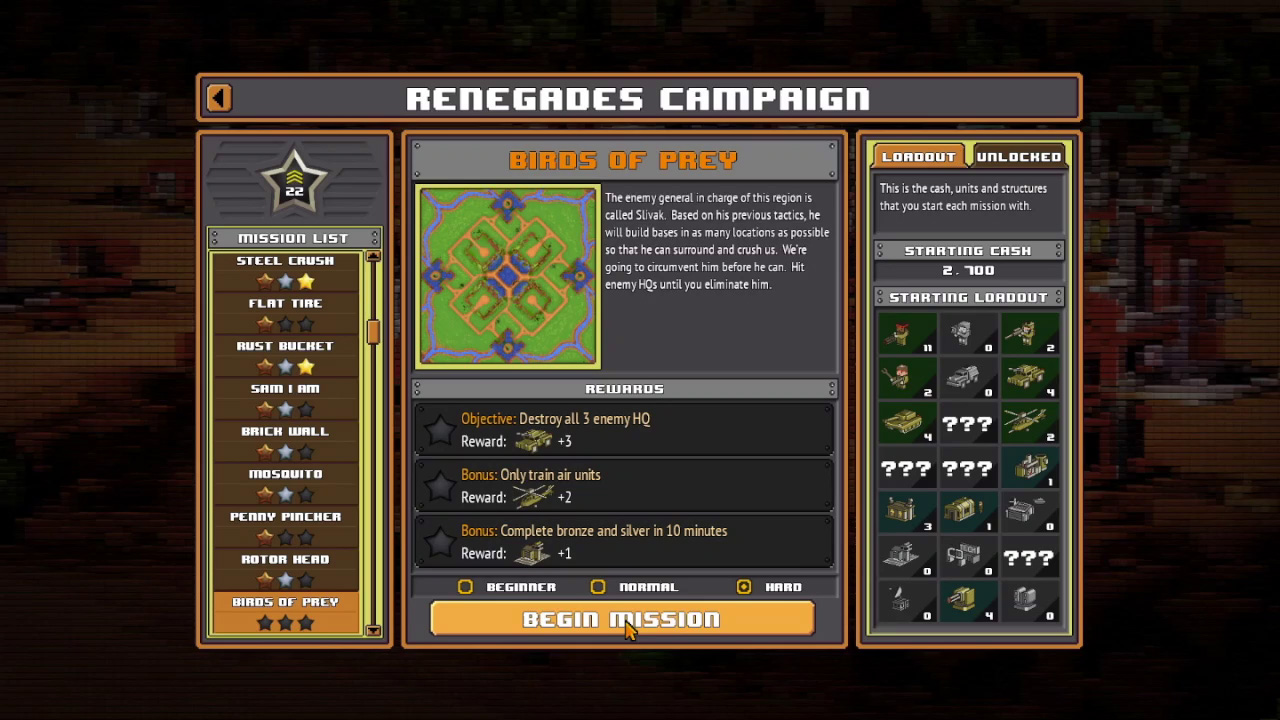Choose the Mosquito mission
The width and height of the screenshot is (1280, 720).
(x=285, y=484)
